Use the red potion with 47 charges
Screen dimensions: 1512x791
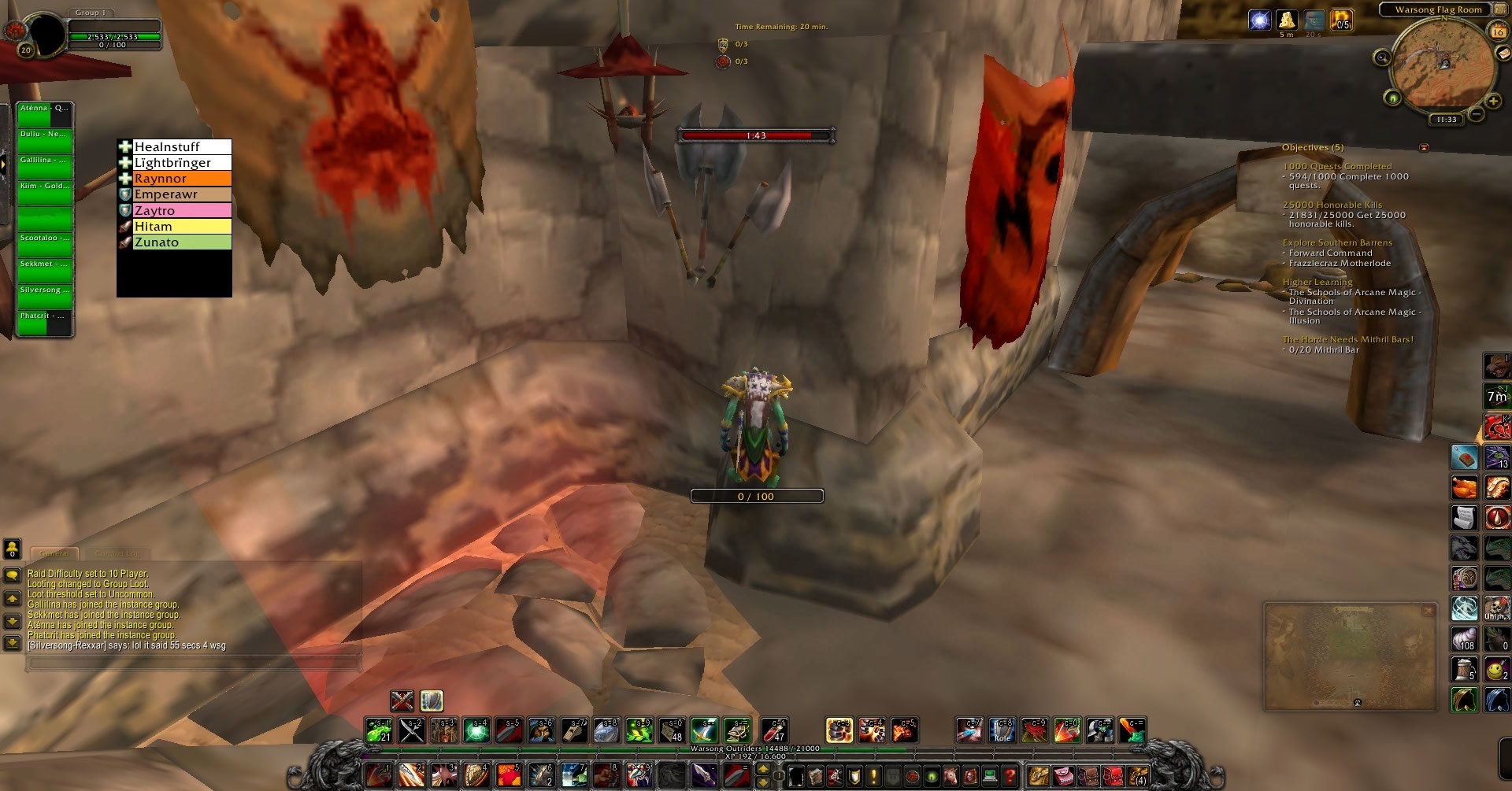pos(774,730)
